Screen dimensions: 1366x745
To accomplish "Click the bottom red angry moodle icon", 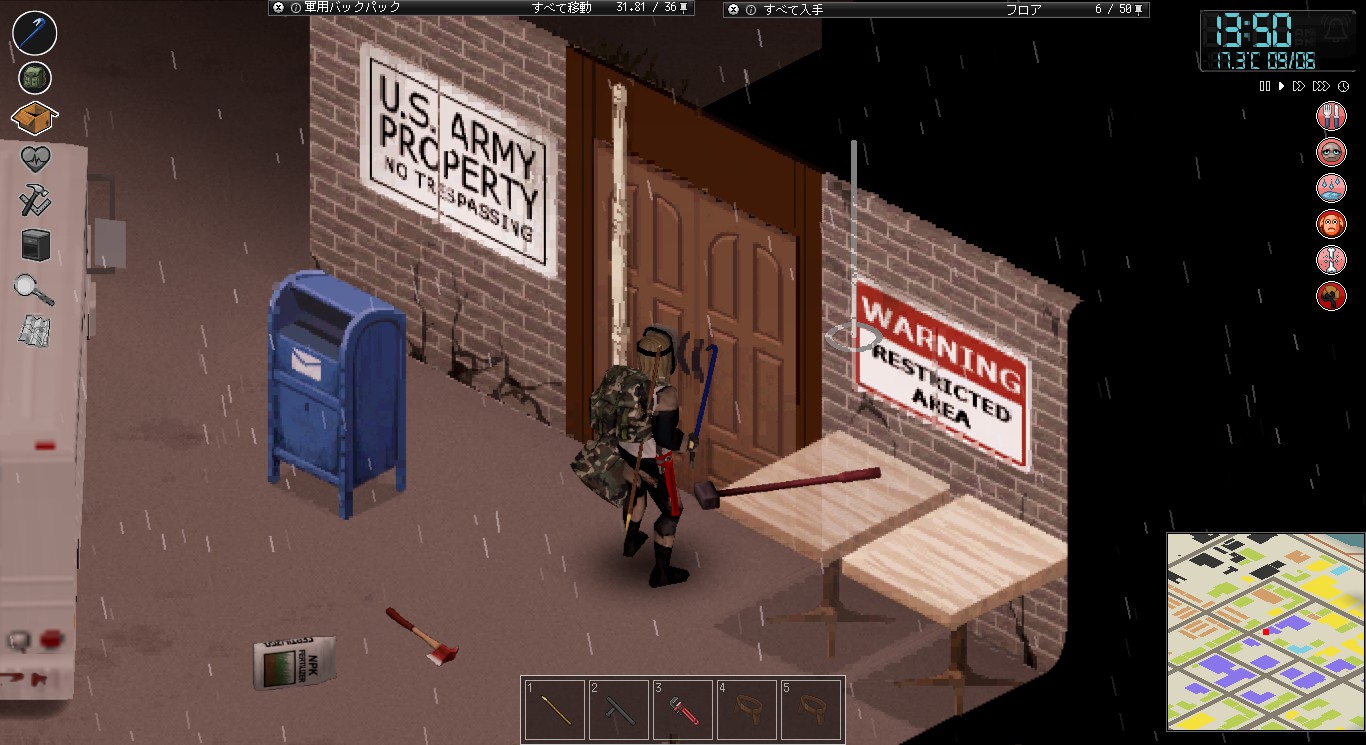I will point(1331,296).
